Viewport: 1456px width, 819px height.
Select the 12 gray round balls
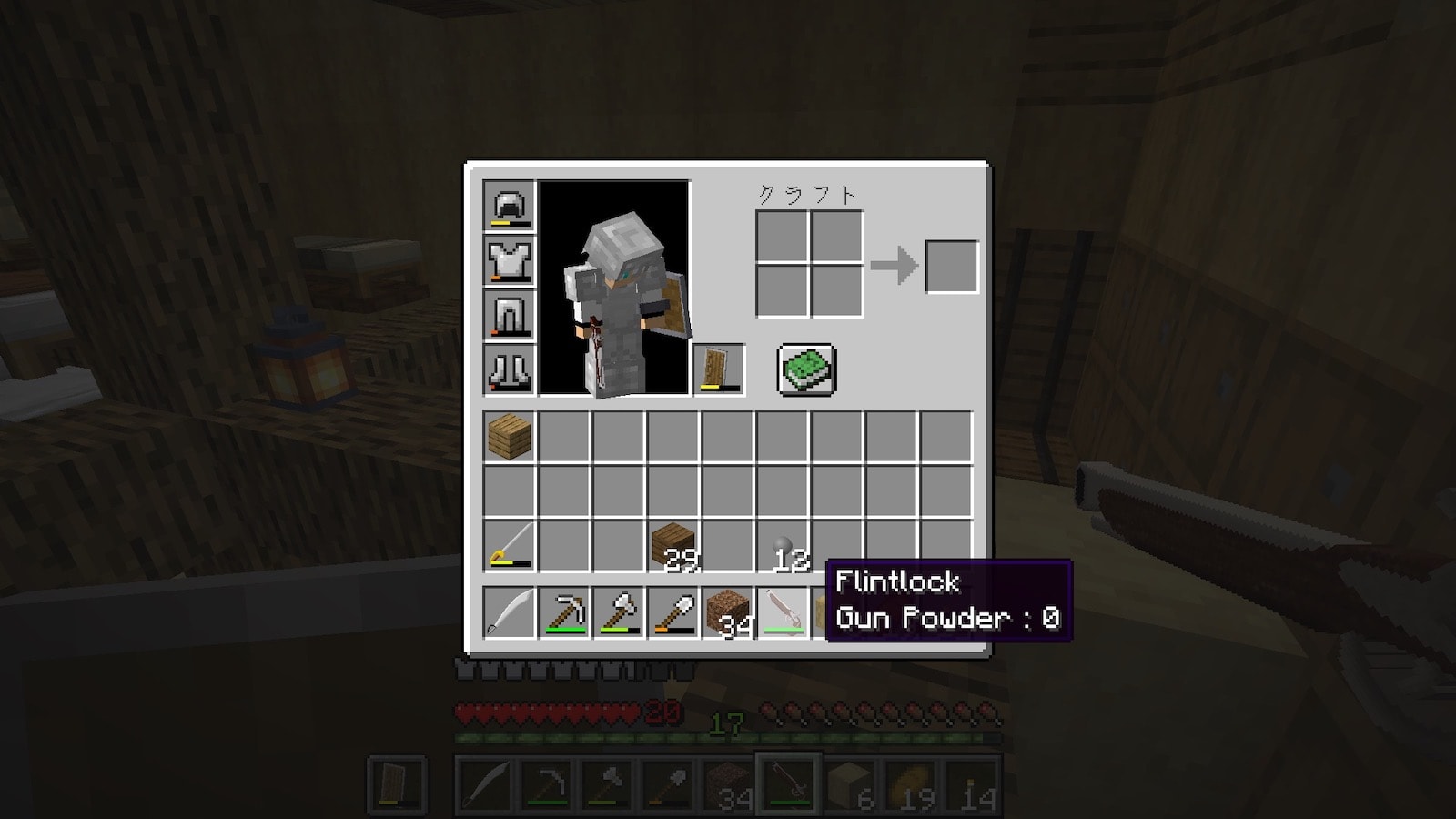(x=783, y=546)
